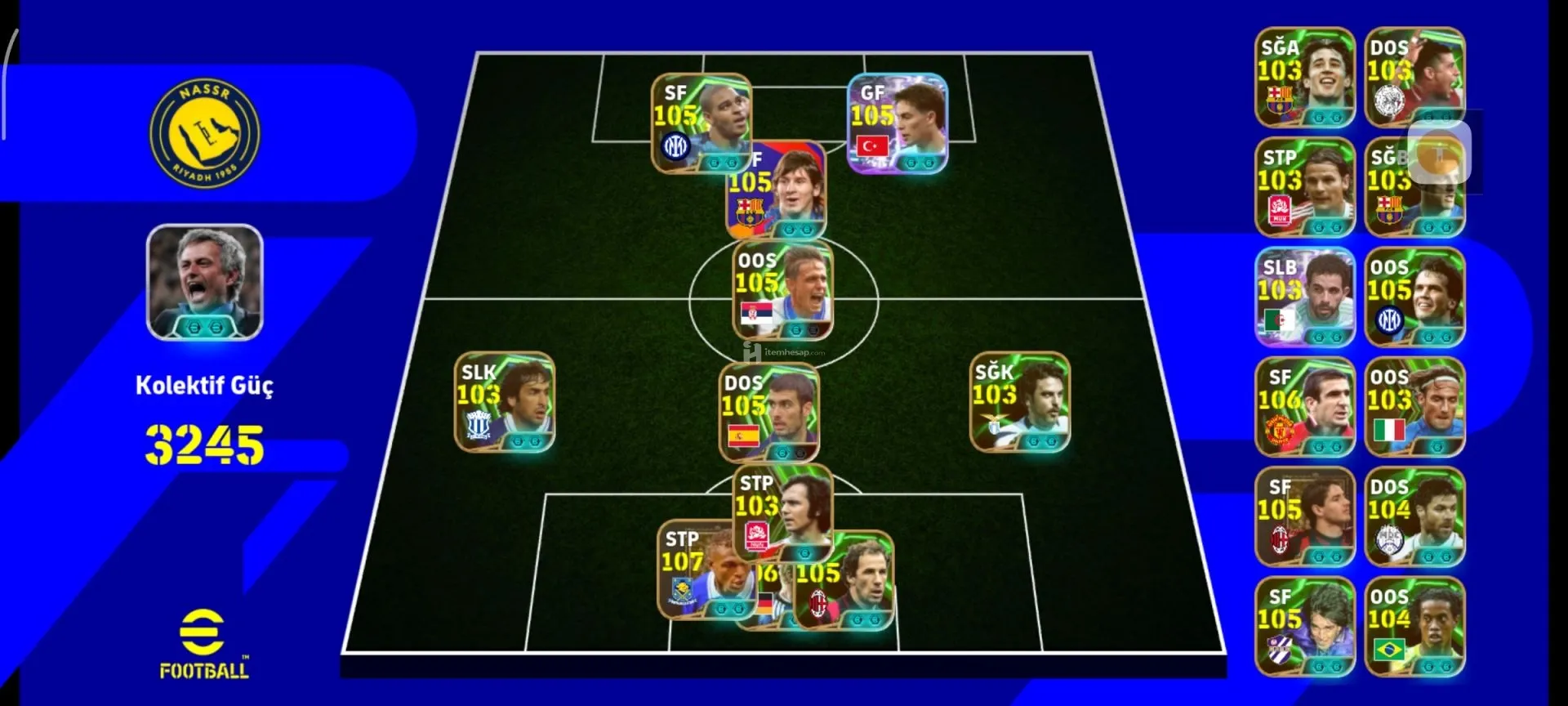The image size is (1568, 706).
Task: Open the manager portrait card
Action: point(204,282)
